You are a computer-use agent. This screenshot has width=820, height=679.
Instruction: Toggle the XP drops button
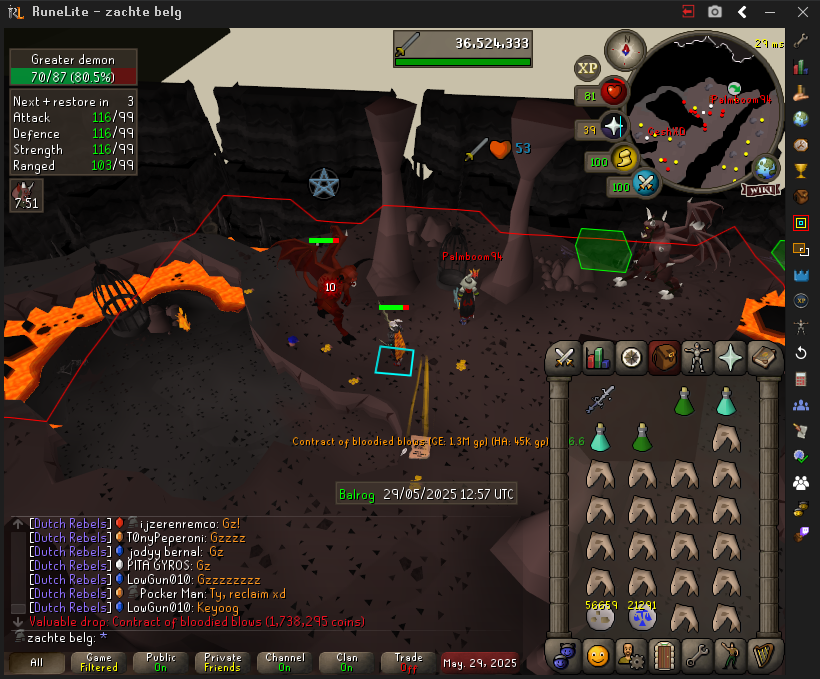pyautogui.click(x=588, y=68)
